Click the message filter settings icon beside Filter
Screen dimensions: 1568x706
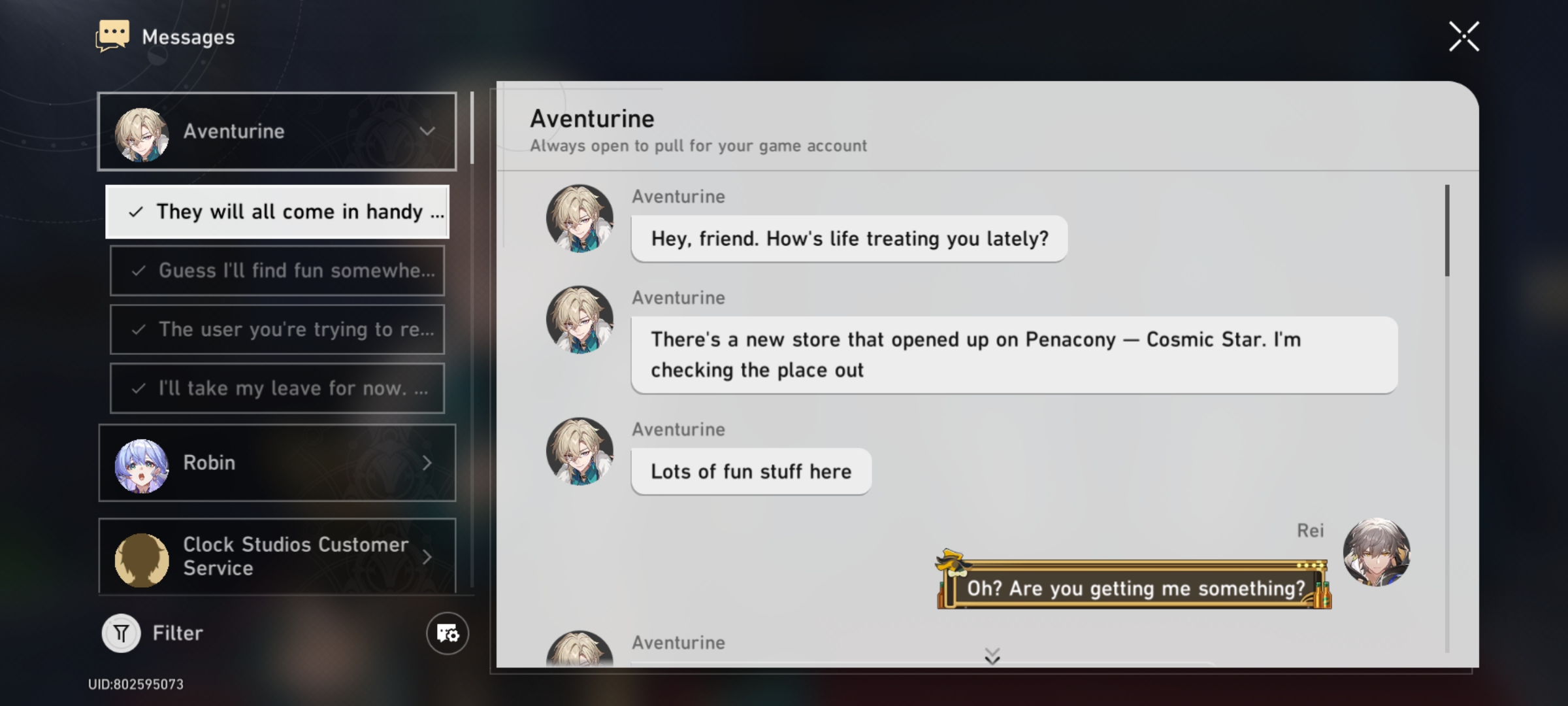coord(447,633)
